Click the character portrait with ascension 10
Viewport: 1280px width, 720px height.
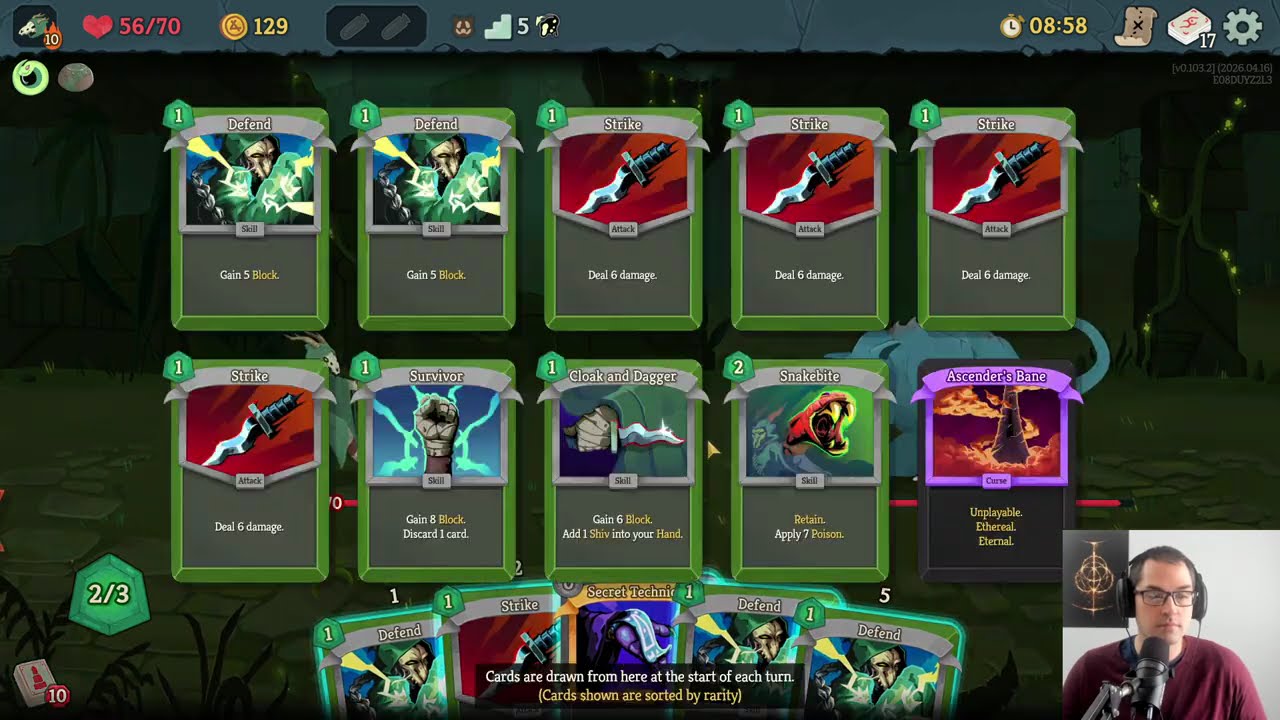click(x=36, y=27)
